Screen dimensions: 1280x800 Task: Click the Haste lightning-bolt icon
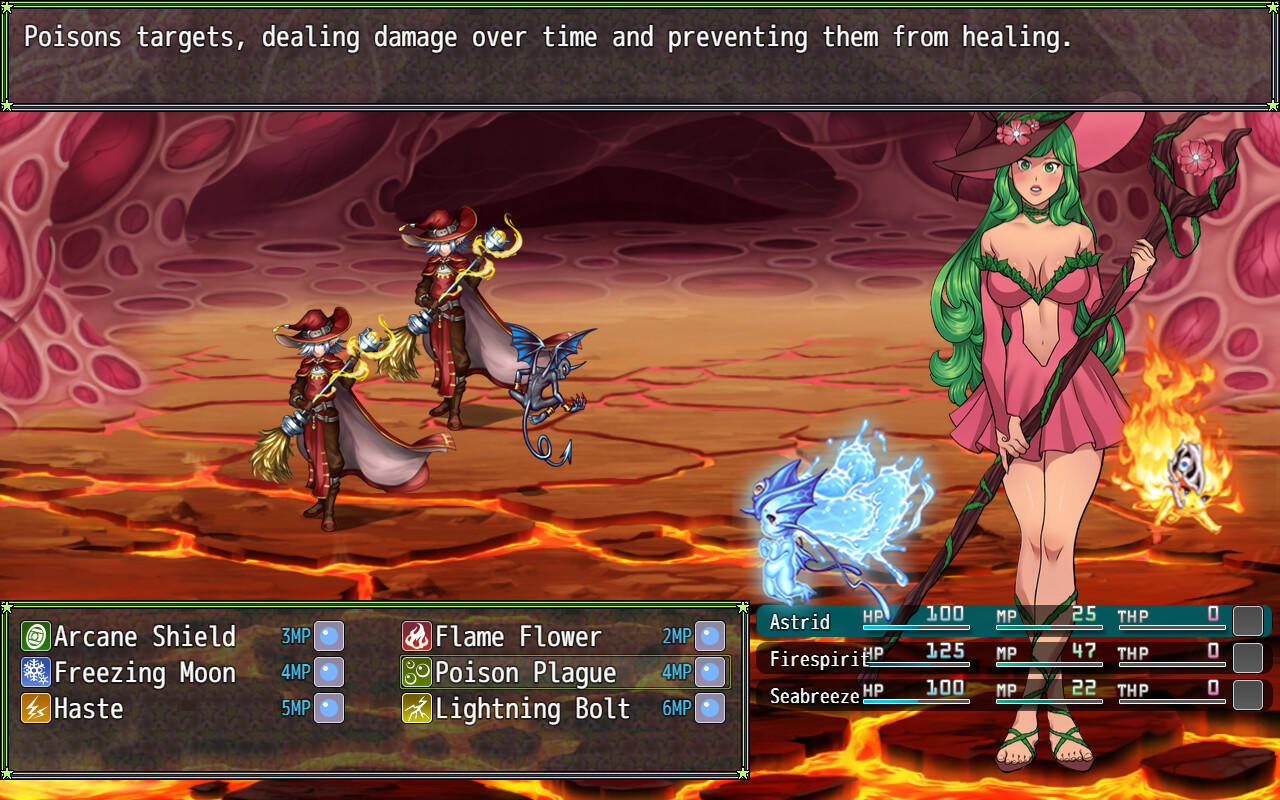pyautogui.click(x=35, y=708)
